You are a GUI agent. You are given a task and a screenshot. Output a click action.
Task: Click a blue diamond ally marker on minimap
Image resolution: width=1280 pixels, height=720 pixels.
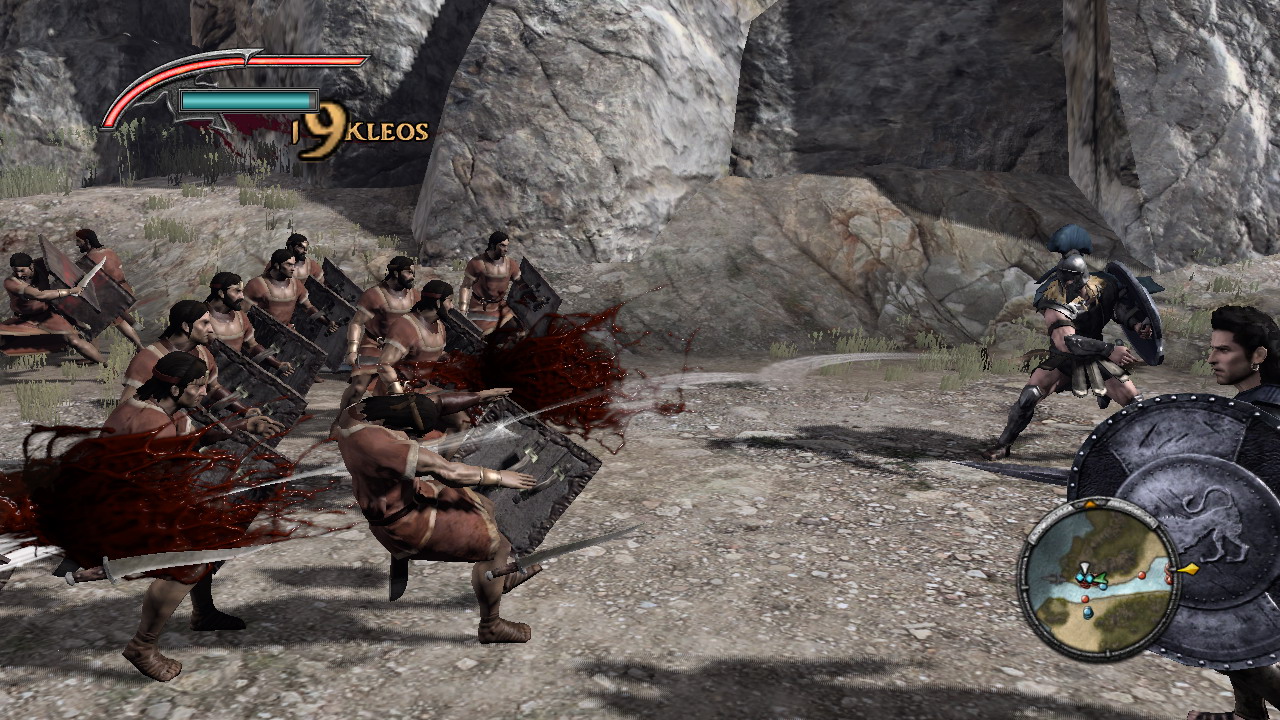(x=1081, y=577)
